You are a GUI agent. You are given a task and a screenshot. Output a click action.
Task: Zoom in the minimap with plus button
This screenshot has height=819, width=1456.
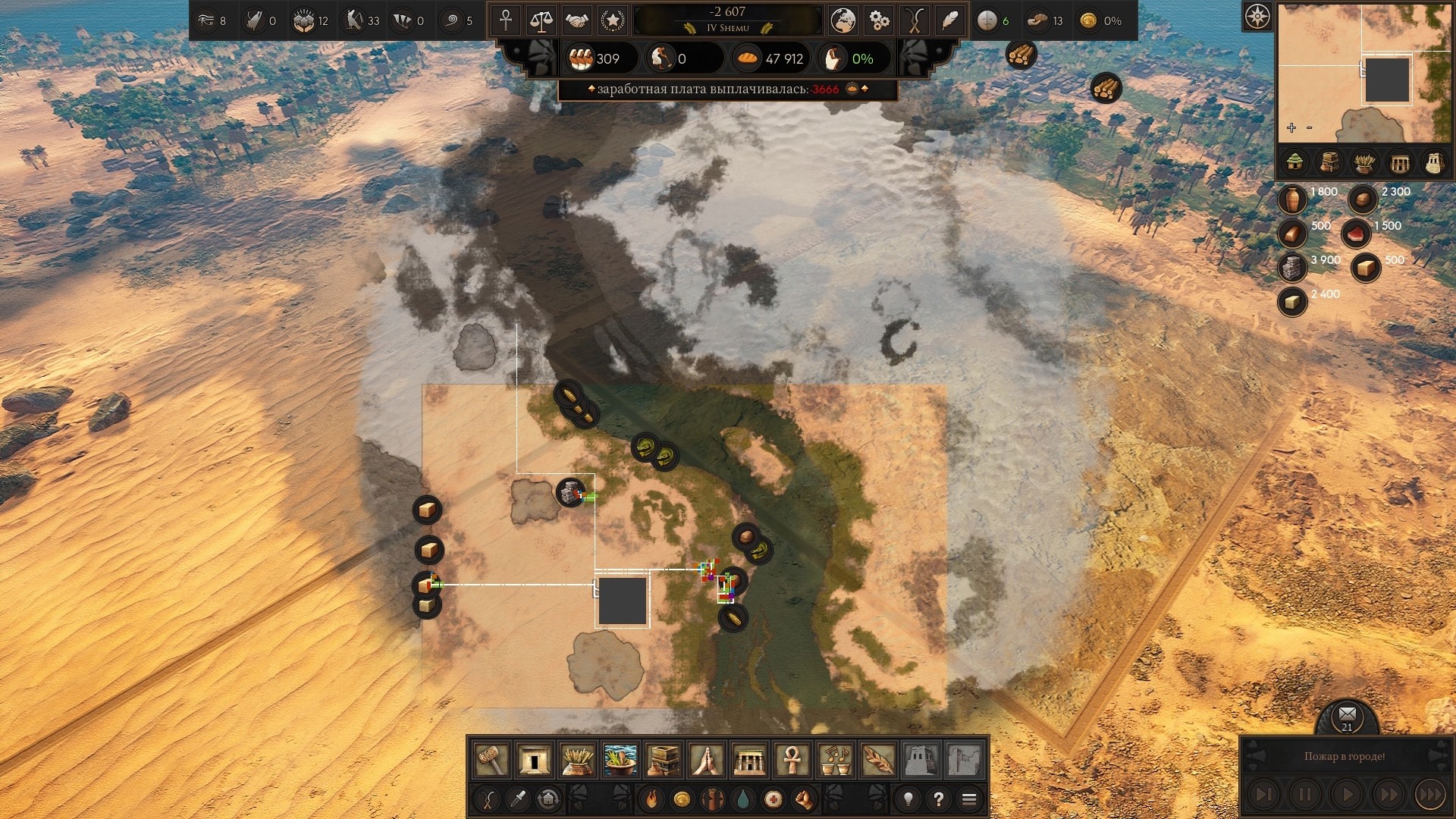(1291, 127)
